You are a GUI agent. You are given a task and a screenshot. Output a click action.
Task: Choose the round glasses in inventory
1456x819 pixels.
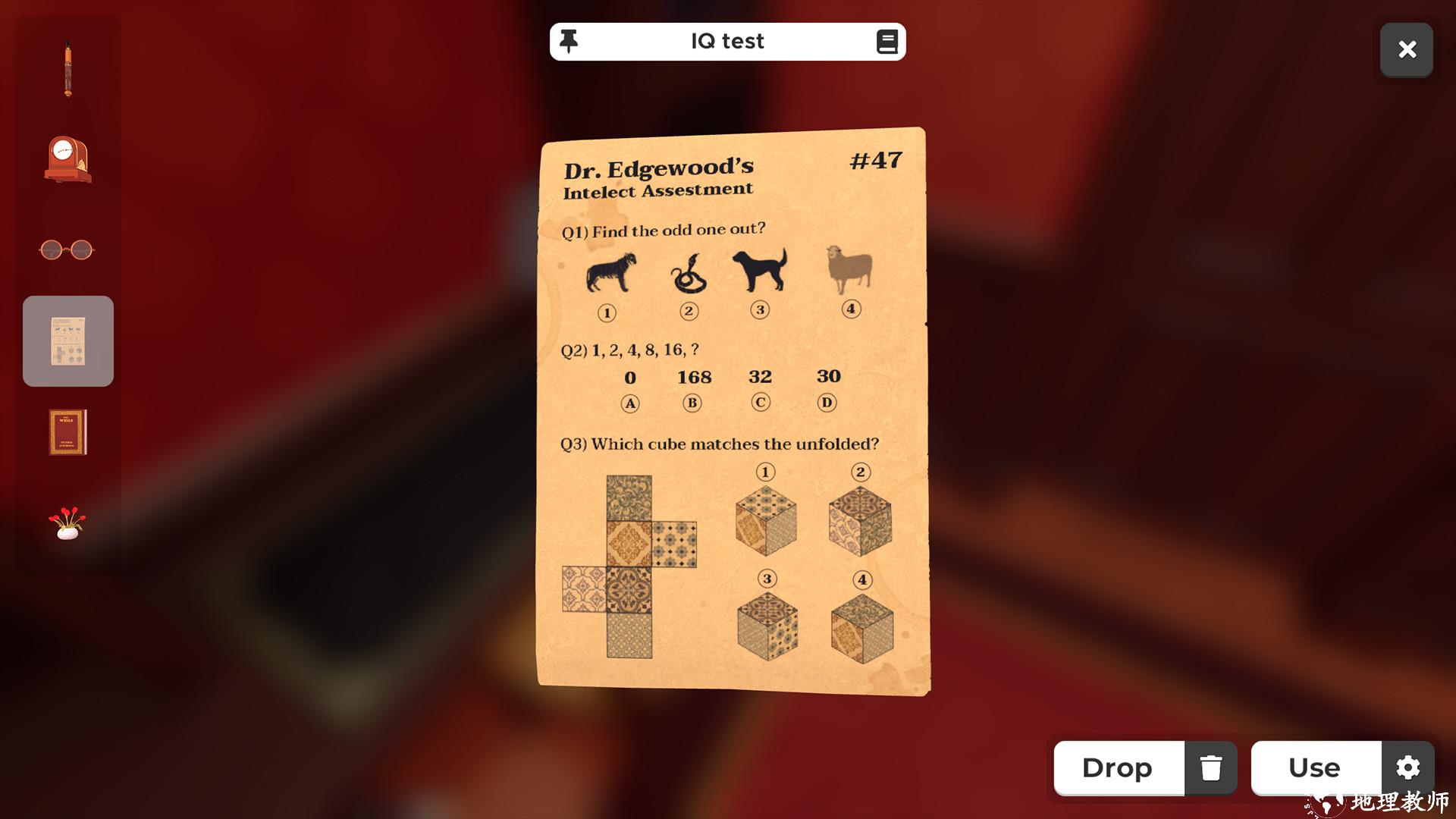67,249
